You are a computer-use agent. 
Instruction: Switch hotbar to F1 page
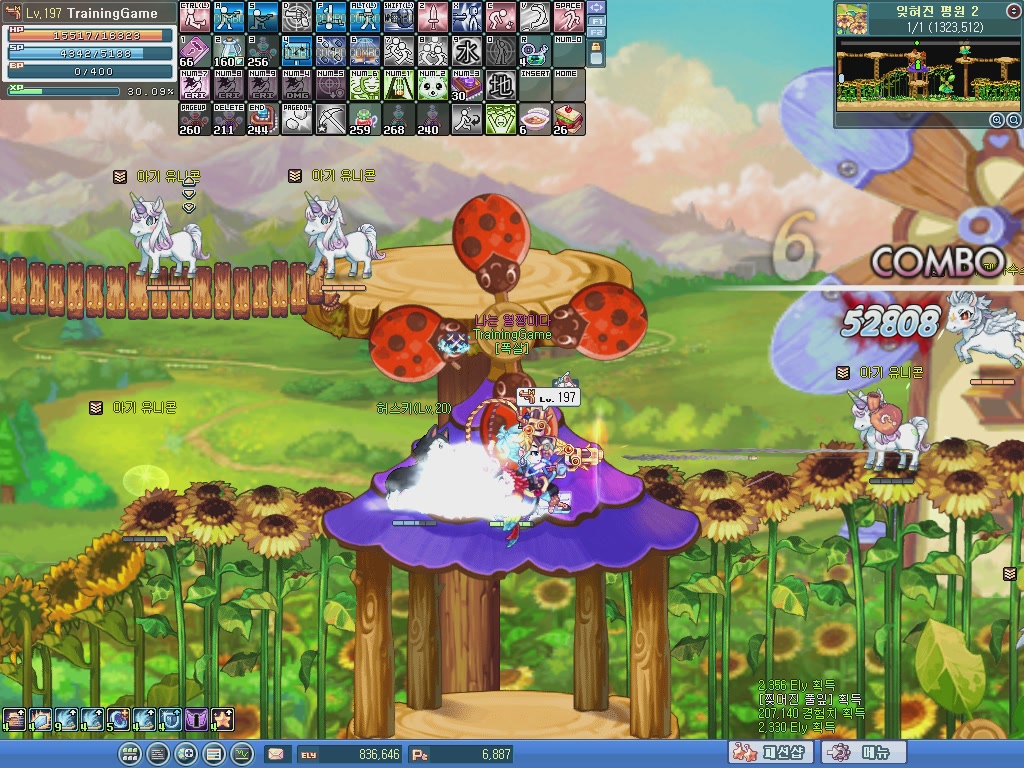[597, 20]
